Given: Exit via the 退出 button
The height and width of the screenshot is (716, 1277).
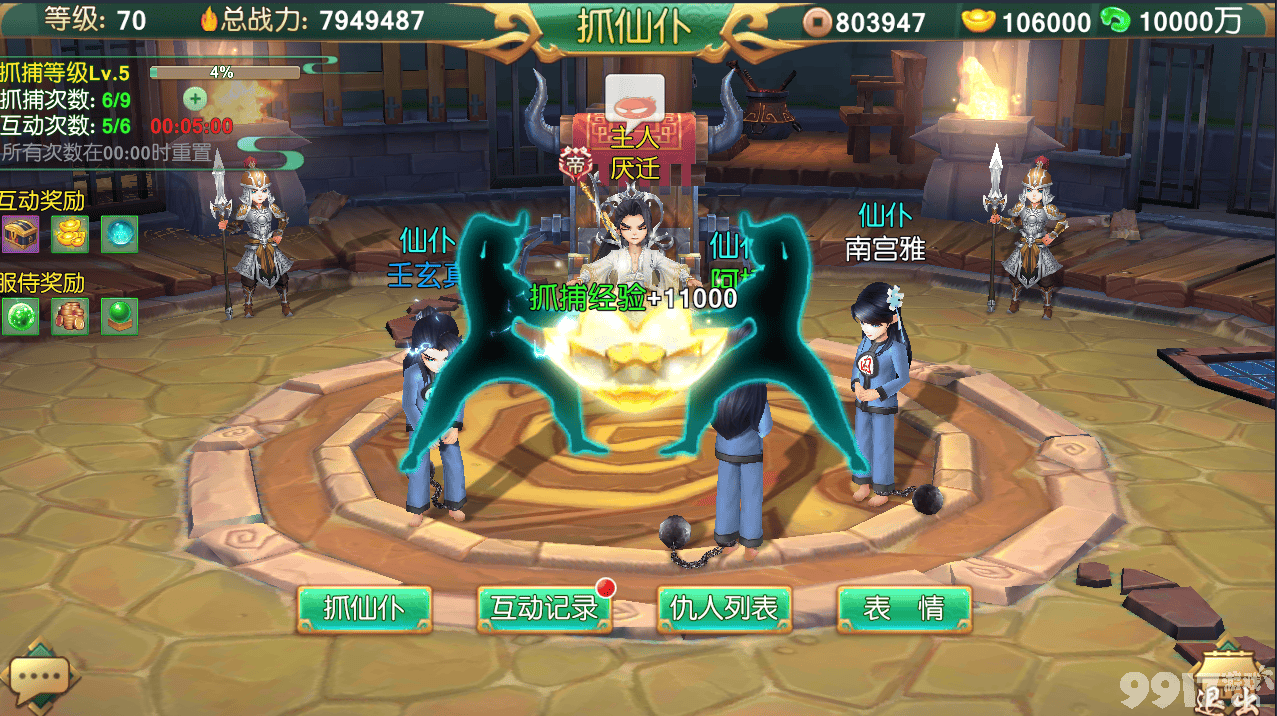Looking at the screenshot, I should [x=1226, y=683].
